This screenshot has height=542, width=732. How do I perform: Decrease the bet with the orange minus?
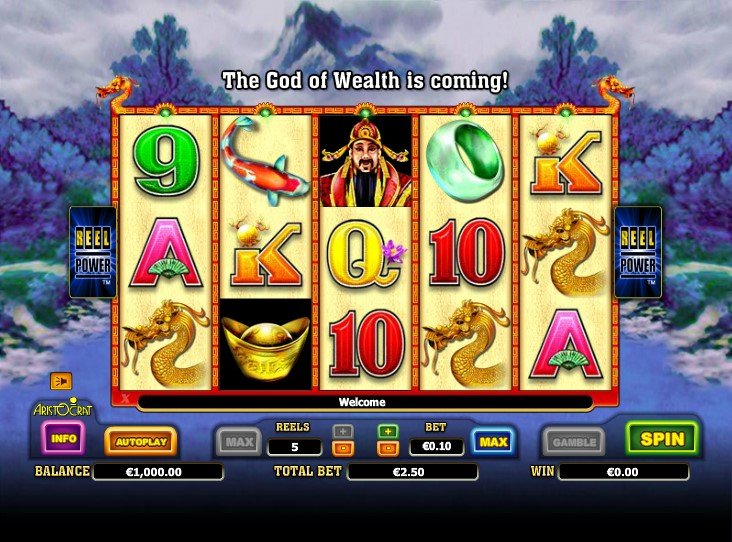coord(387,448)
